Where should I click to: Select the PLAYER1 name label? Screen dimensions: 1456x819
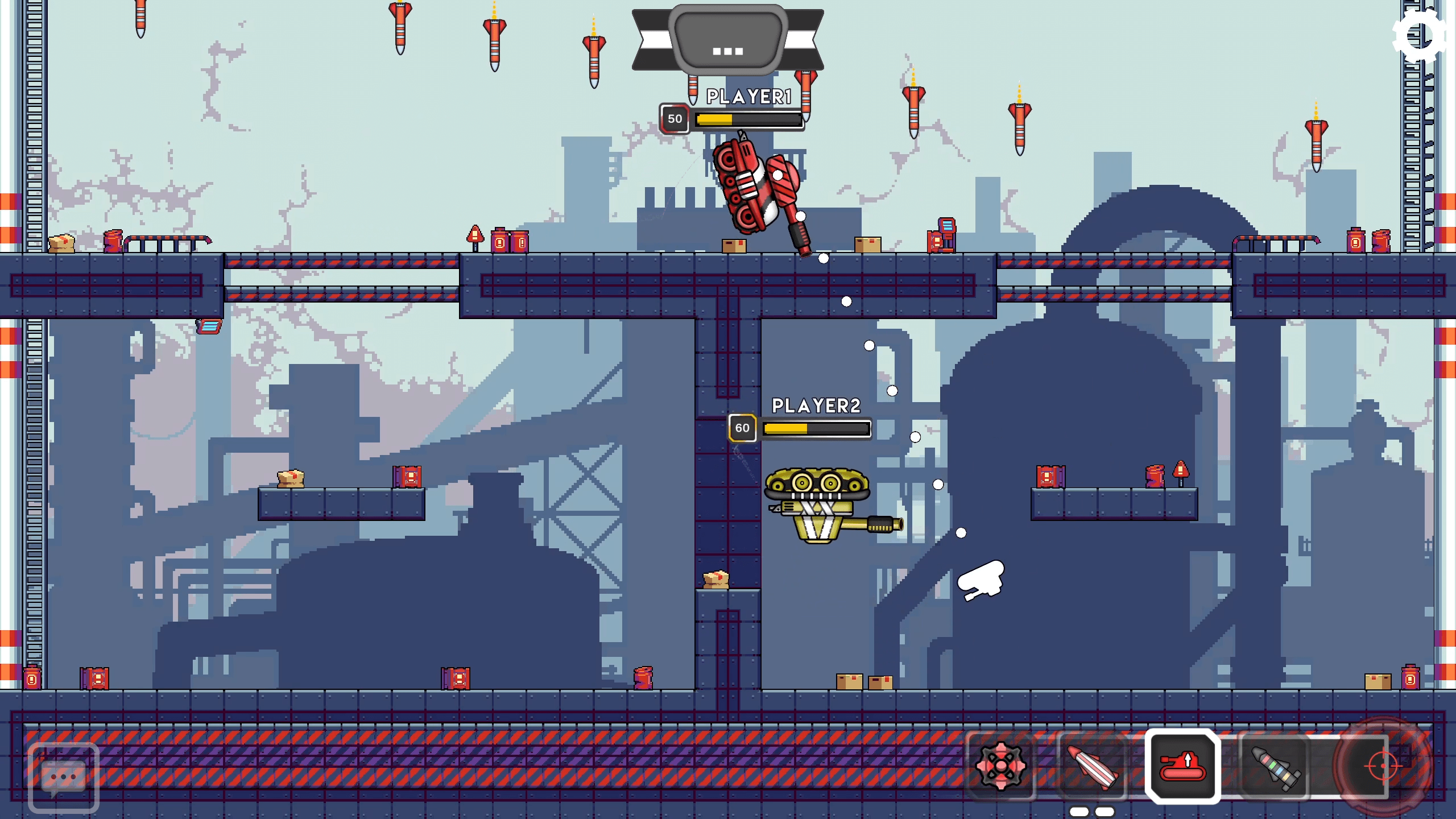pyautogui.click(x=747, y=96)
